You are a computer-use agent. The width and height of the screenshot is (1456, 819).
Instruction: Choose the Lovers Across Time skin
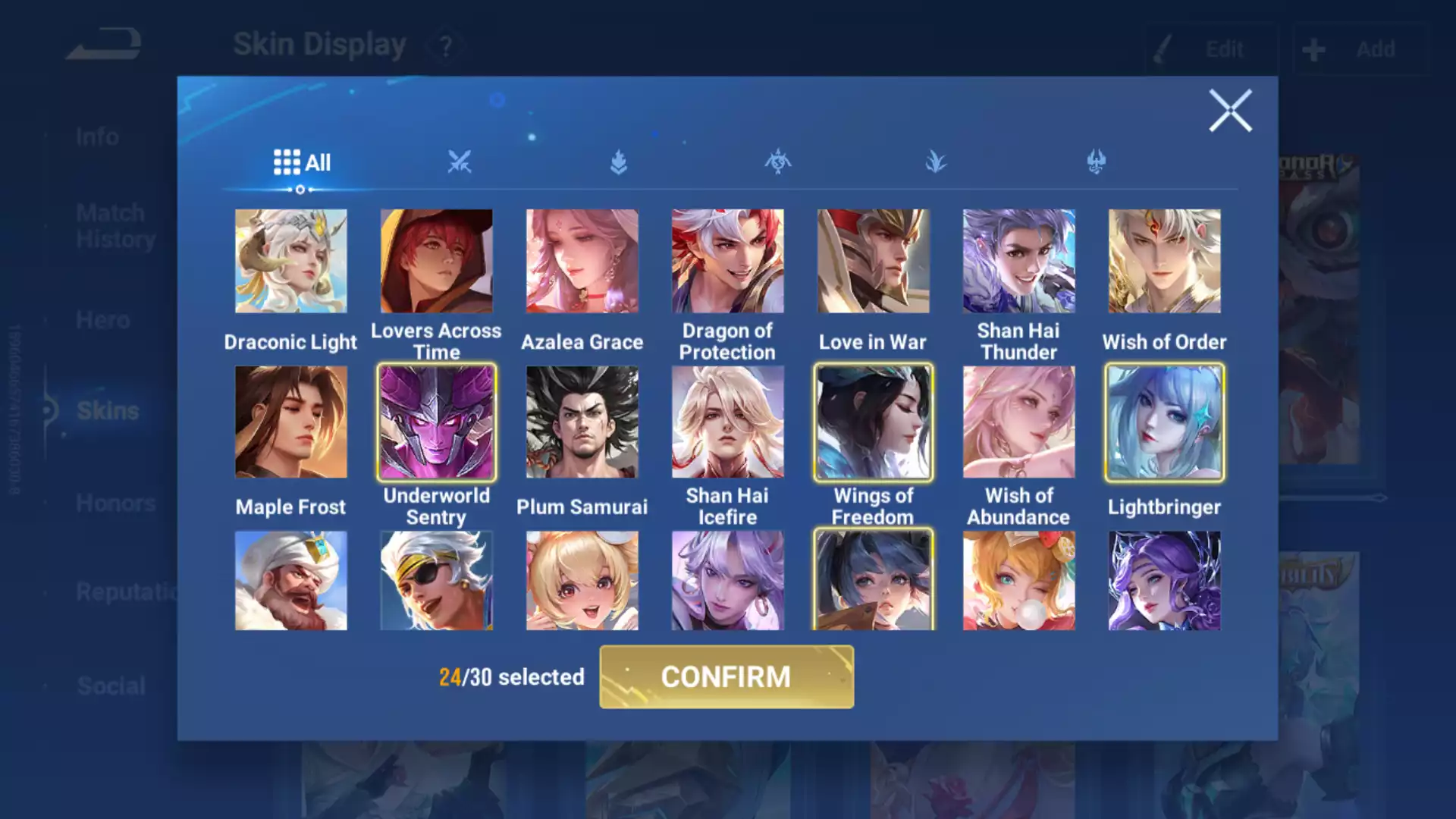[436, 262]
